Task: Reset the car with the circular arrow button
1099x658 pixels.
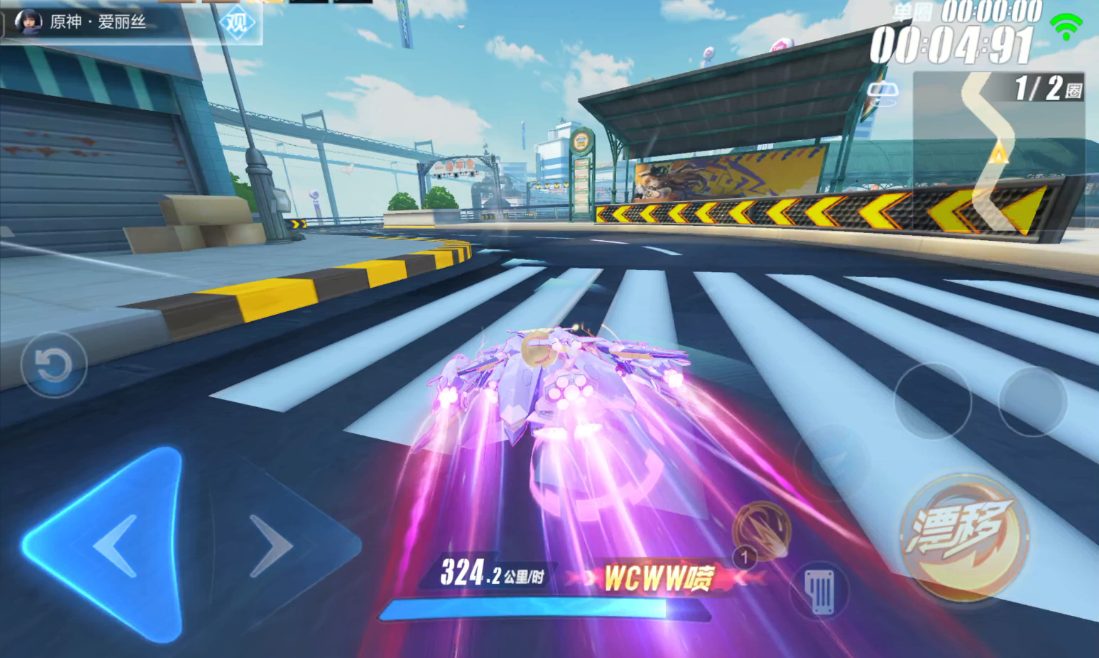Action: point(53,366)
